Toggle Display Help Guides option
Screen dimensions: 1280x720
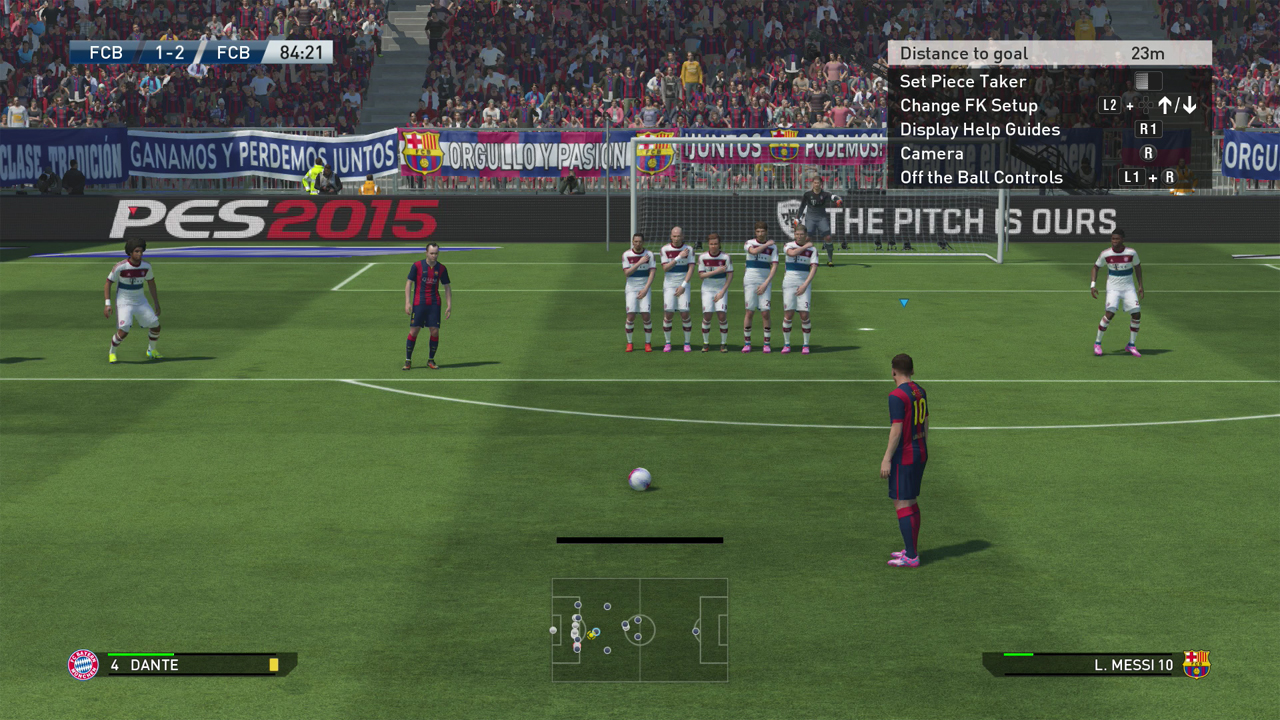[x=979, y=129]
